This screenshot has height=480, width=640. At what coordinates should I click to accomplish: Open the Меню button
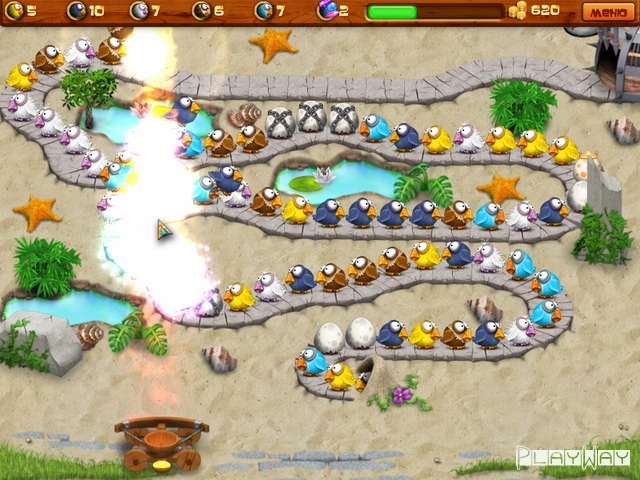[x=606, y=11]
